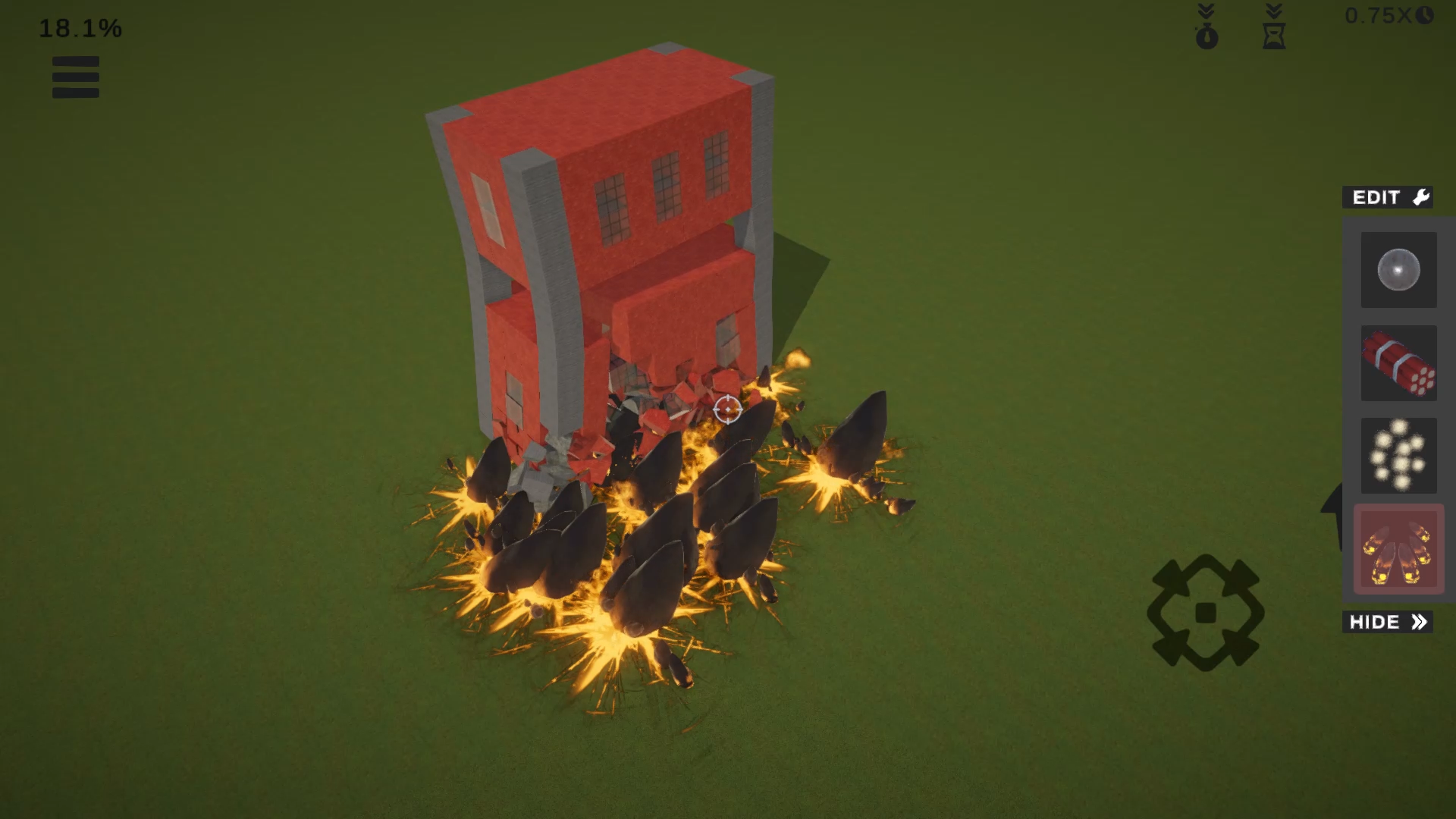Collapse the weapon panel with HIDE
This screenshot has width=1456, height=819.
point(1387,622)
